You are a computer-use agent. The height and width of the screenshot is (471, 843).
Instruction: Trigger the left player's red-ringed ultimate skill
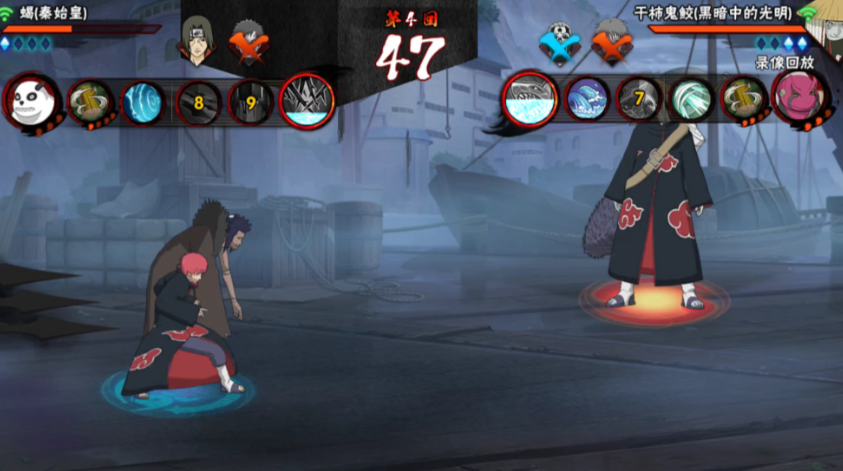point(307,101)
